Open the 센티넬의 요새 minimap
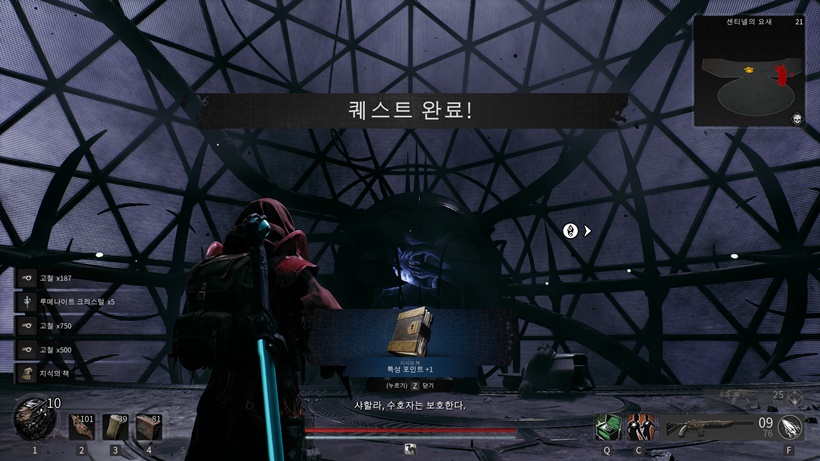Image resolution: width=820 pixels, height=461 pixels. point(749,72)
